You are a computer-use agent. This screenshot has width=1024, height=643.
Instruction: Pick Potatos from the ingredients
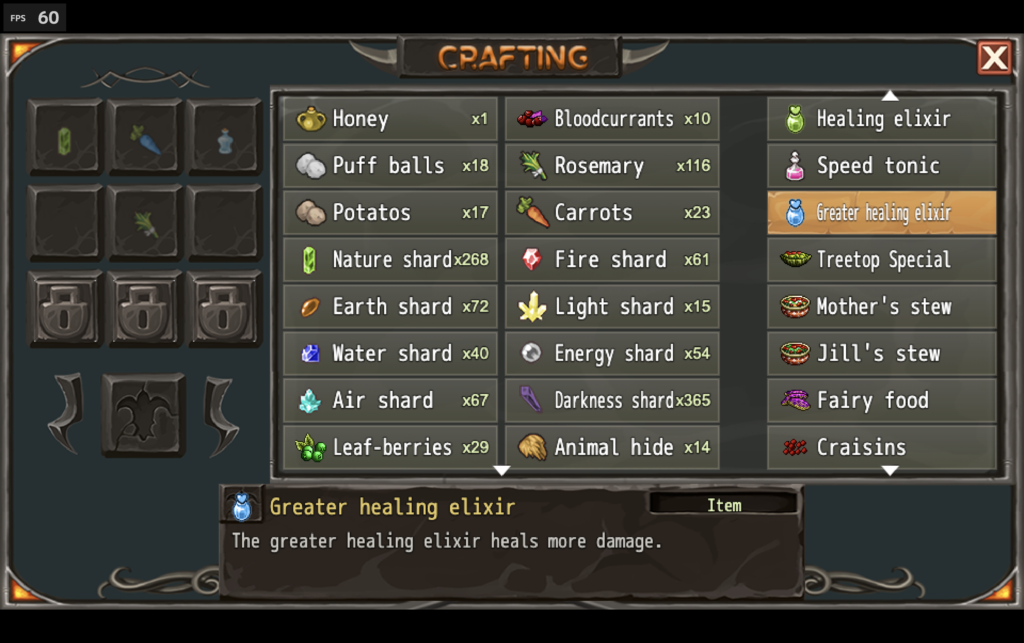[390, 213]
